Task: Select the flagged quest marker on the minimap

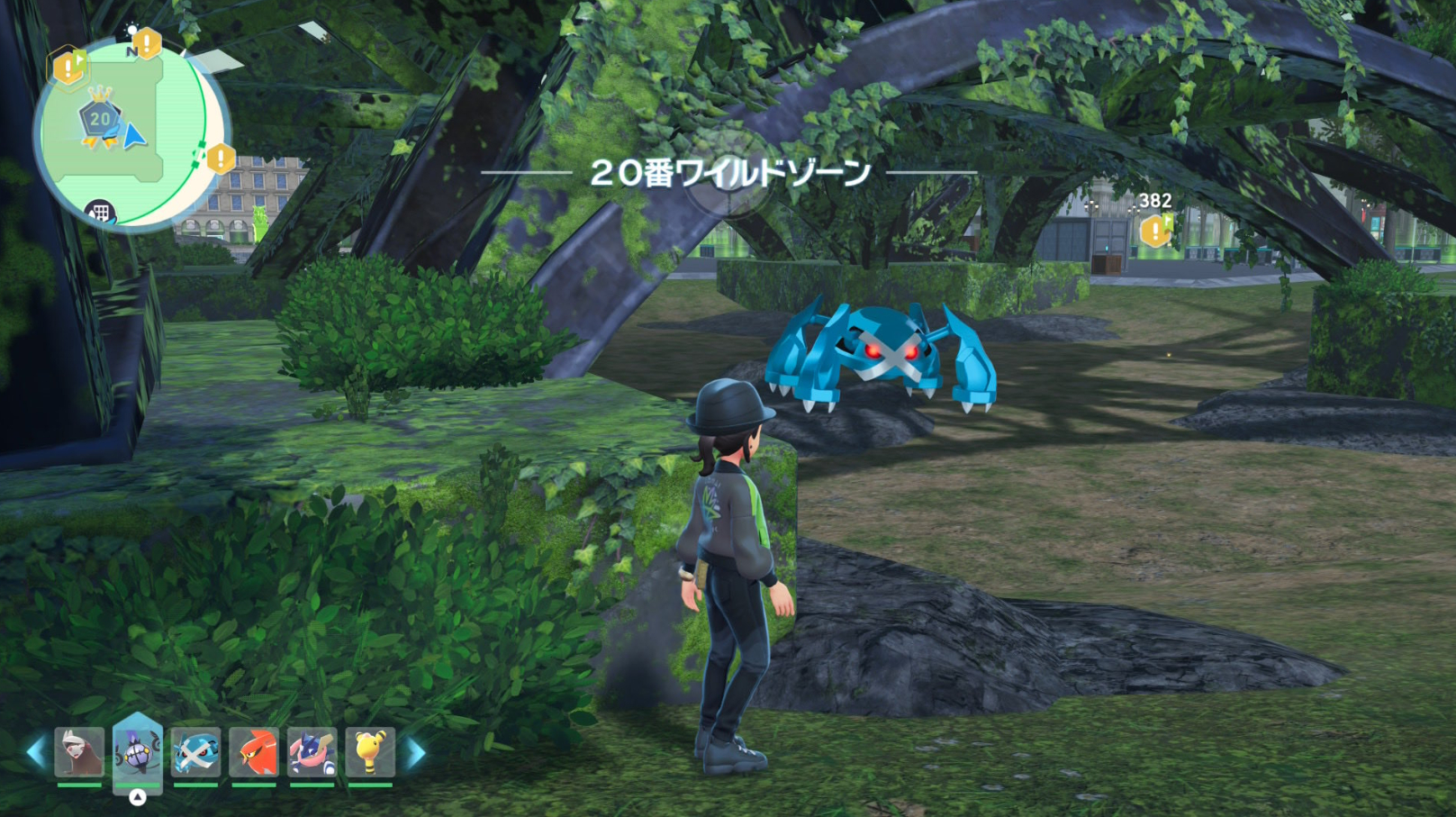Action: pos(69,67)
